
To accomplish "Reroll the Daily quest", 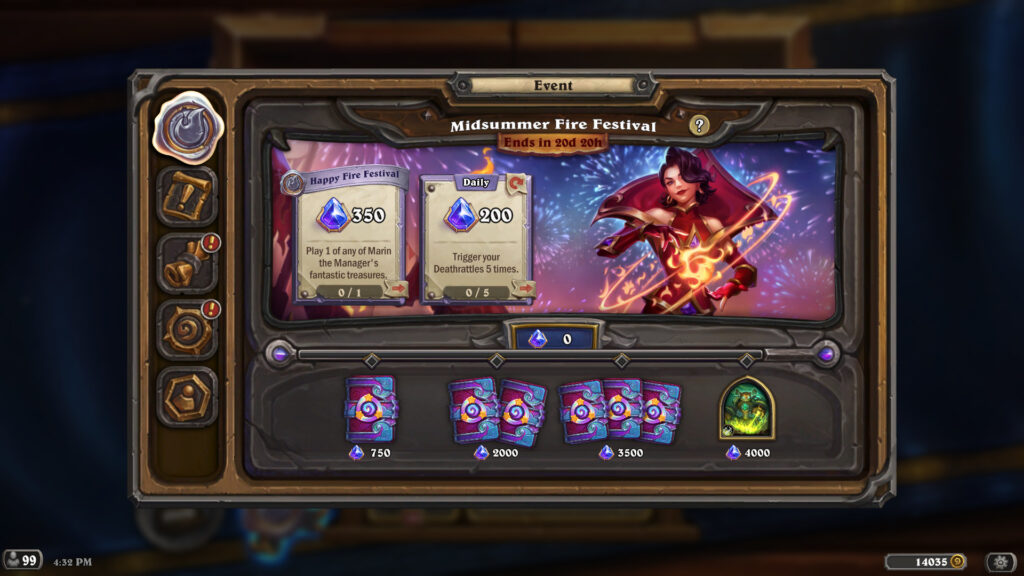I will click(x=518, y=183).
